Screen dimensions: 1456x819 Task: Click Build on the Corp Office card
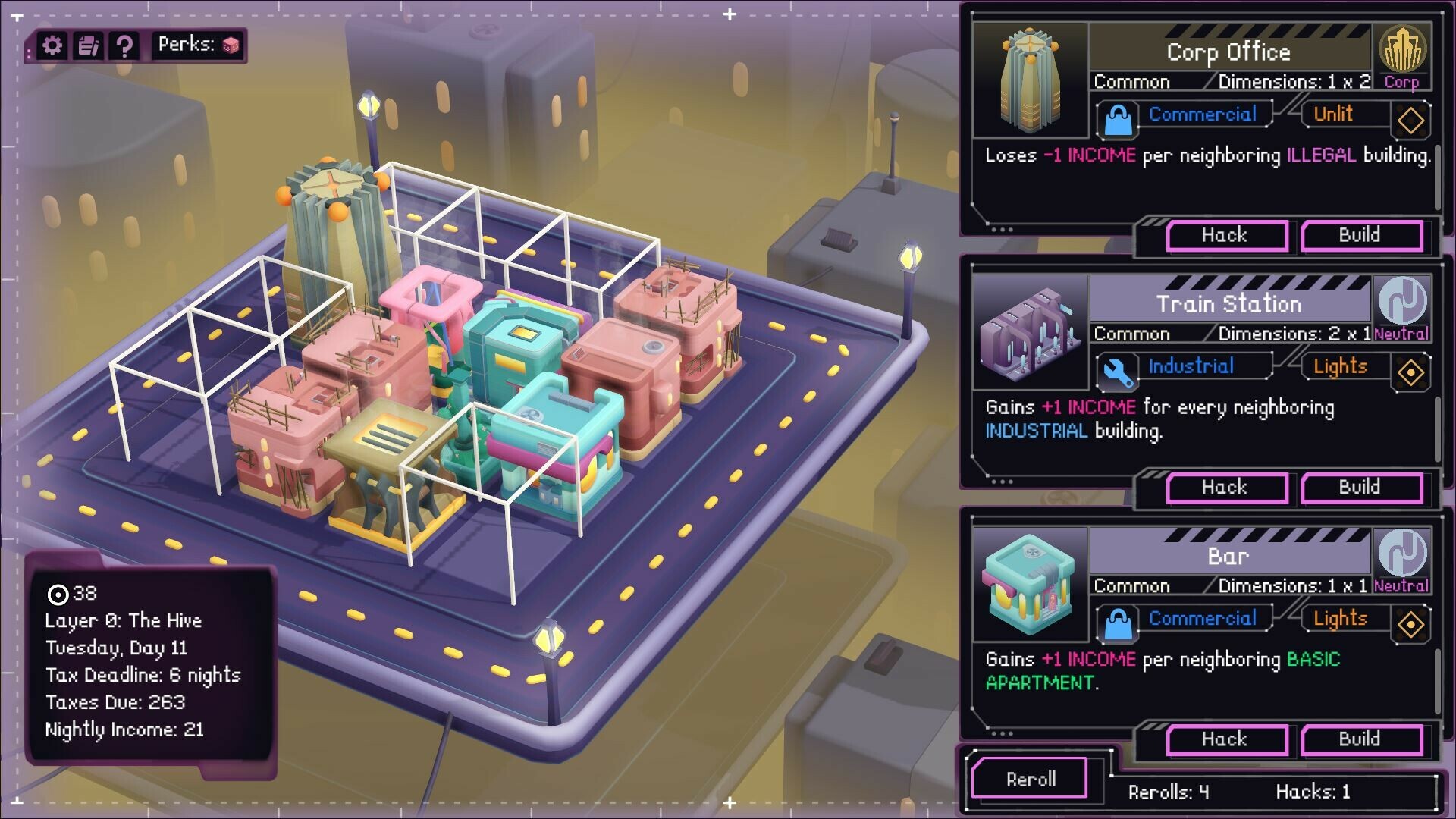click(x=1361, y=236)
